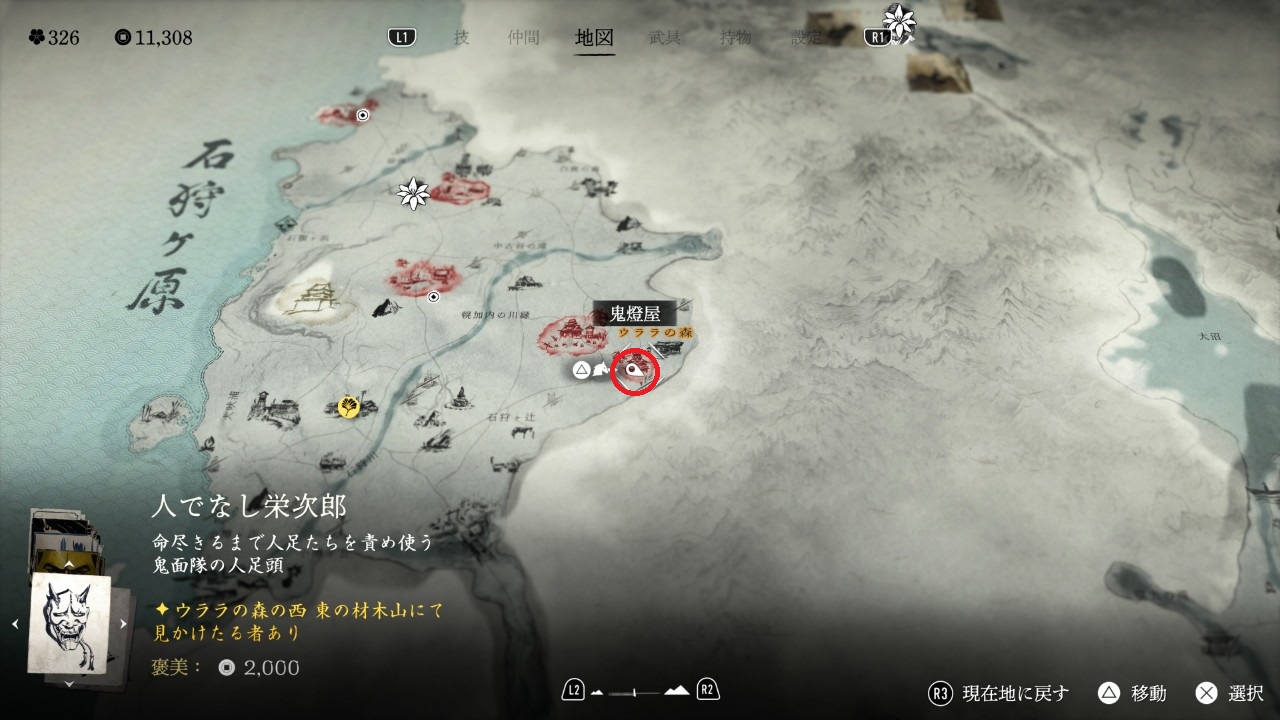Click the down arrow below the wanted poster

click(x=69, y=684)
